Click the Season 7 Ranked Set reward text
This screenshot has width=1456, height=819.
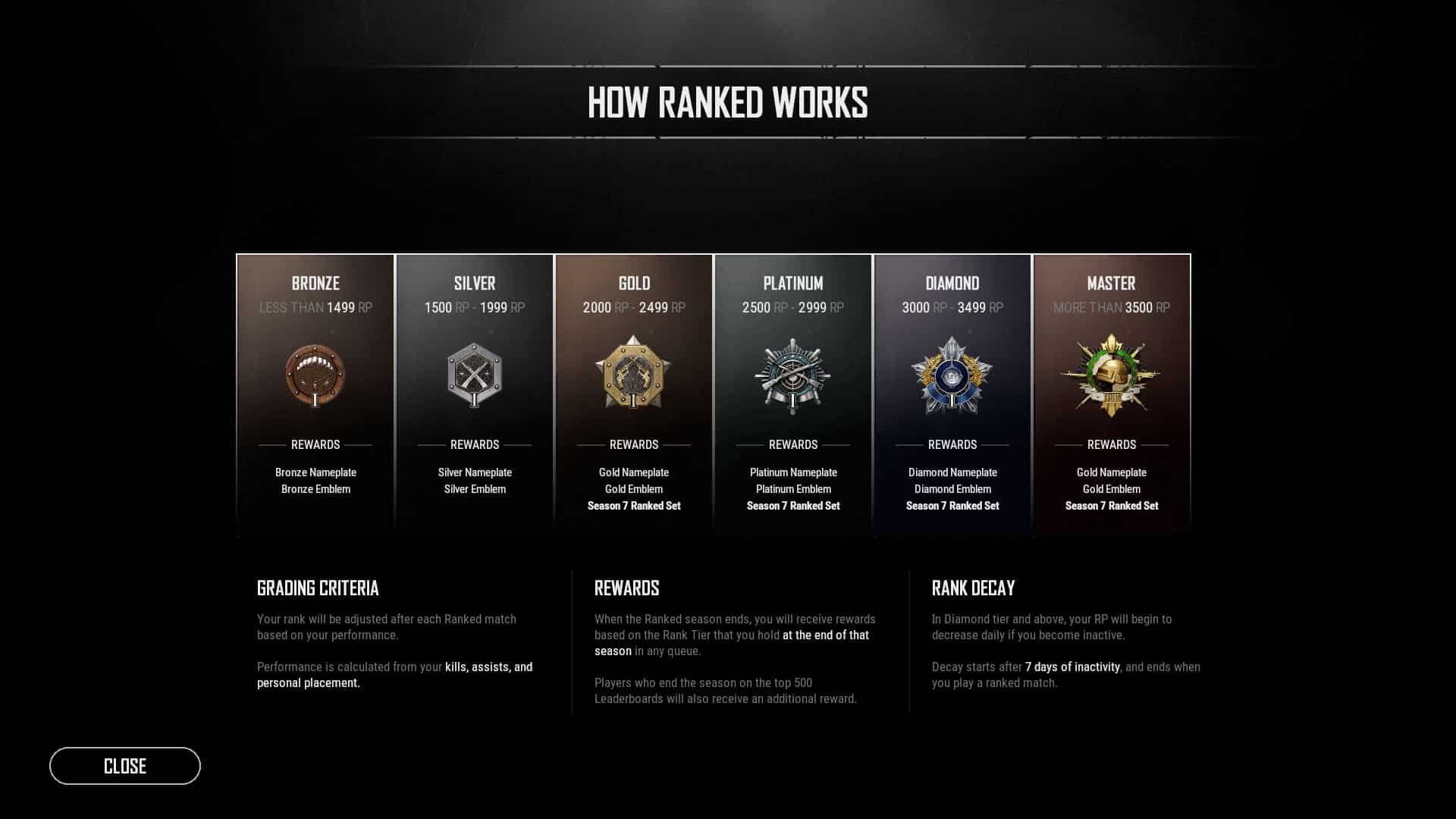(634, 505)
